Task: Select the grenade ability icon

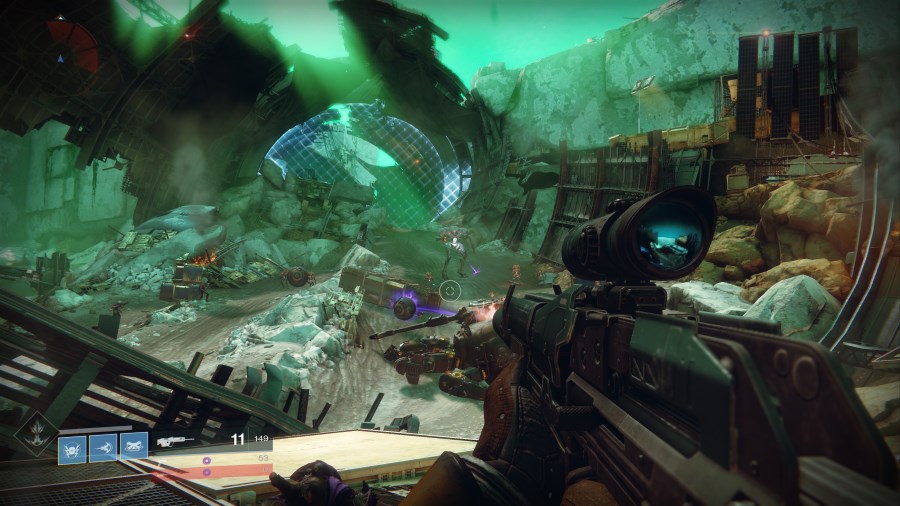Action: tap(72, 446)
